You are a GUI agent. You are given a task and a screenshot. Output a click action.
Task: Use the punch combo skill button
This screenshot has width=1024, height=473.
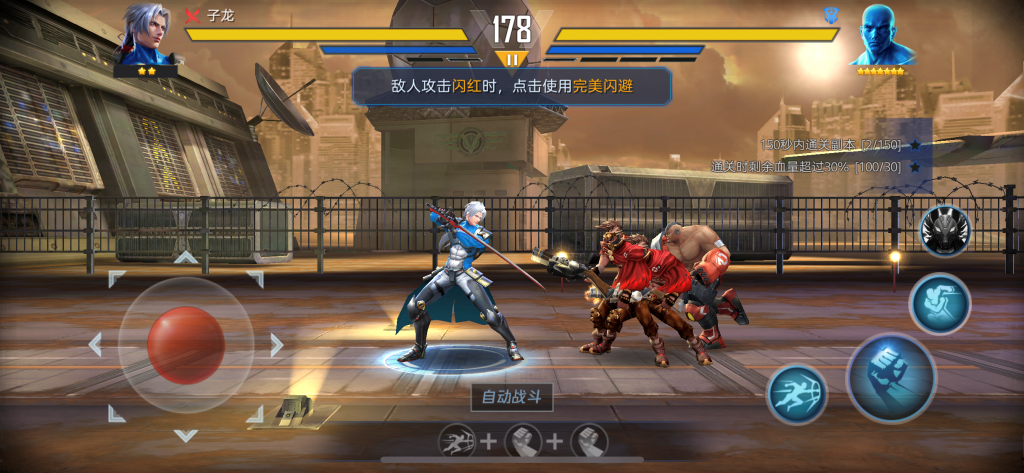coord(940,303)
